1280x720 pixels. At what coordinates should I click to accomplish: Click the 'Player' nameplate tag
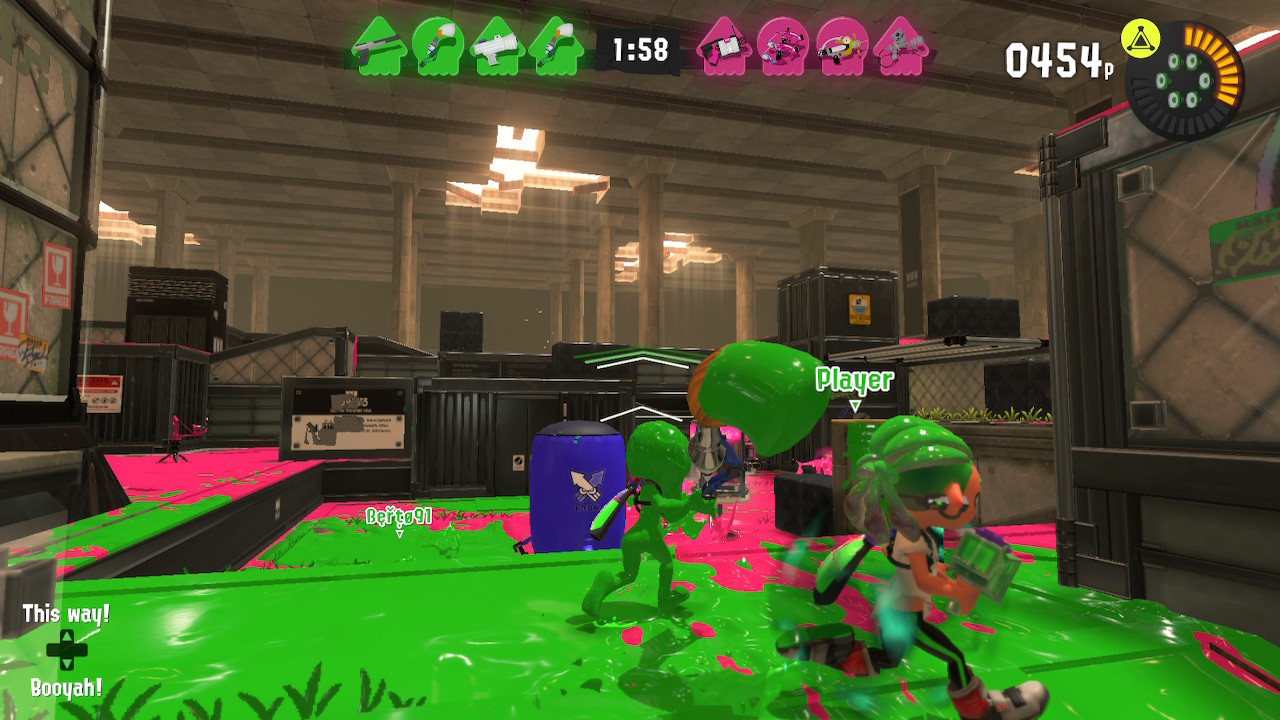point(852,380)
